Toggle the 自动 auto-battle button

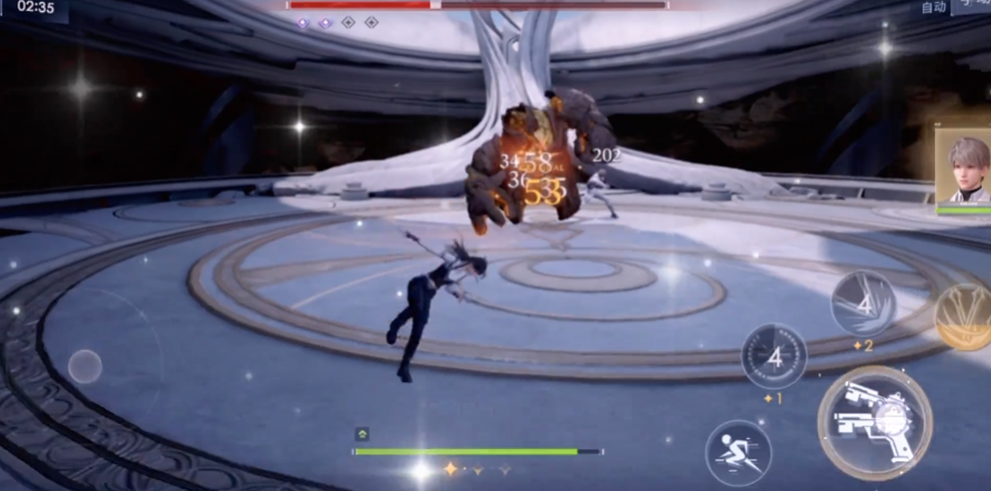[933, 8]
